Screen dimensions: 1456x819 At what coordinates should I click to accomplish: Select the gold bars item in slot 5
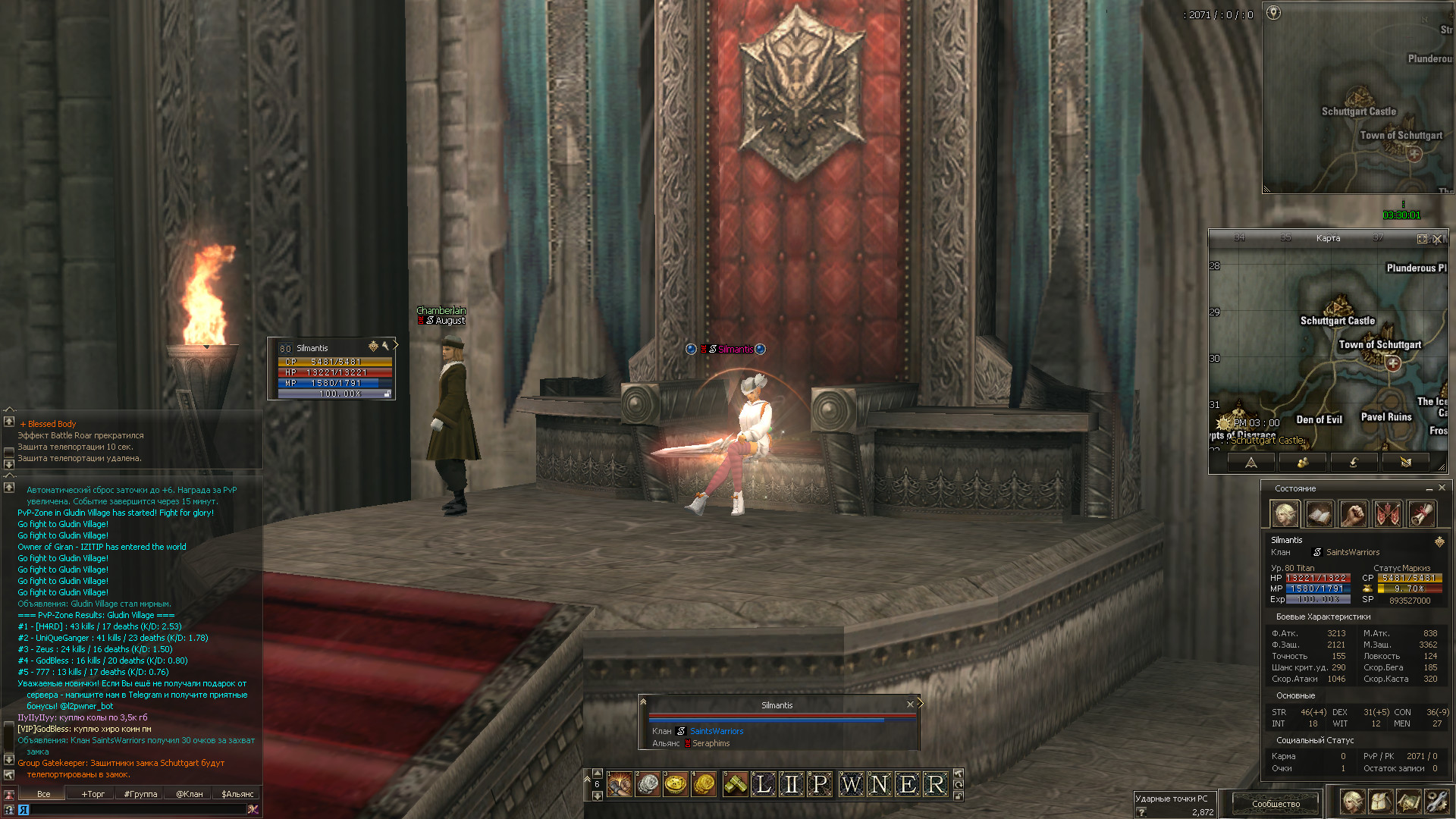(734, 784)
